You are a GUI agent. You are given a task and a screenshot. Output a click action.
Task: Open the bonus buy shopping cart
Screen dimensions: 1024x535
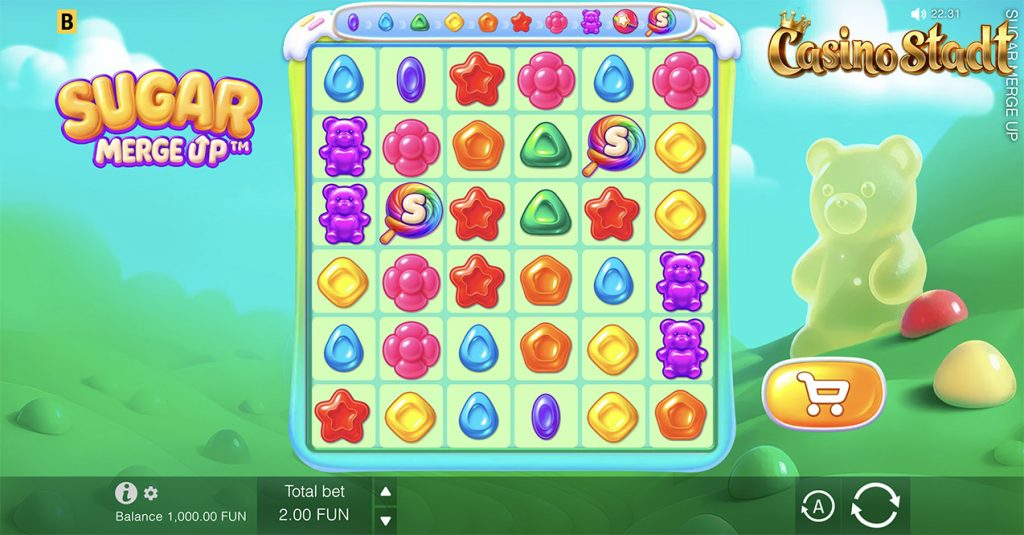pos(824,394)
